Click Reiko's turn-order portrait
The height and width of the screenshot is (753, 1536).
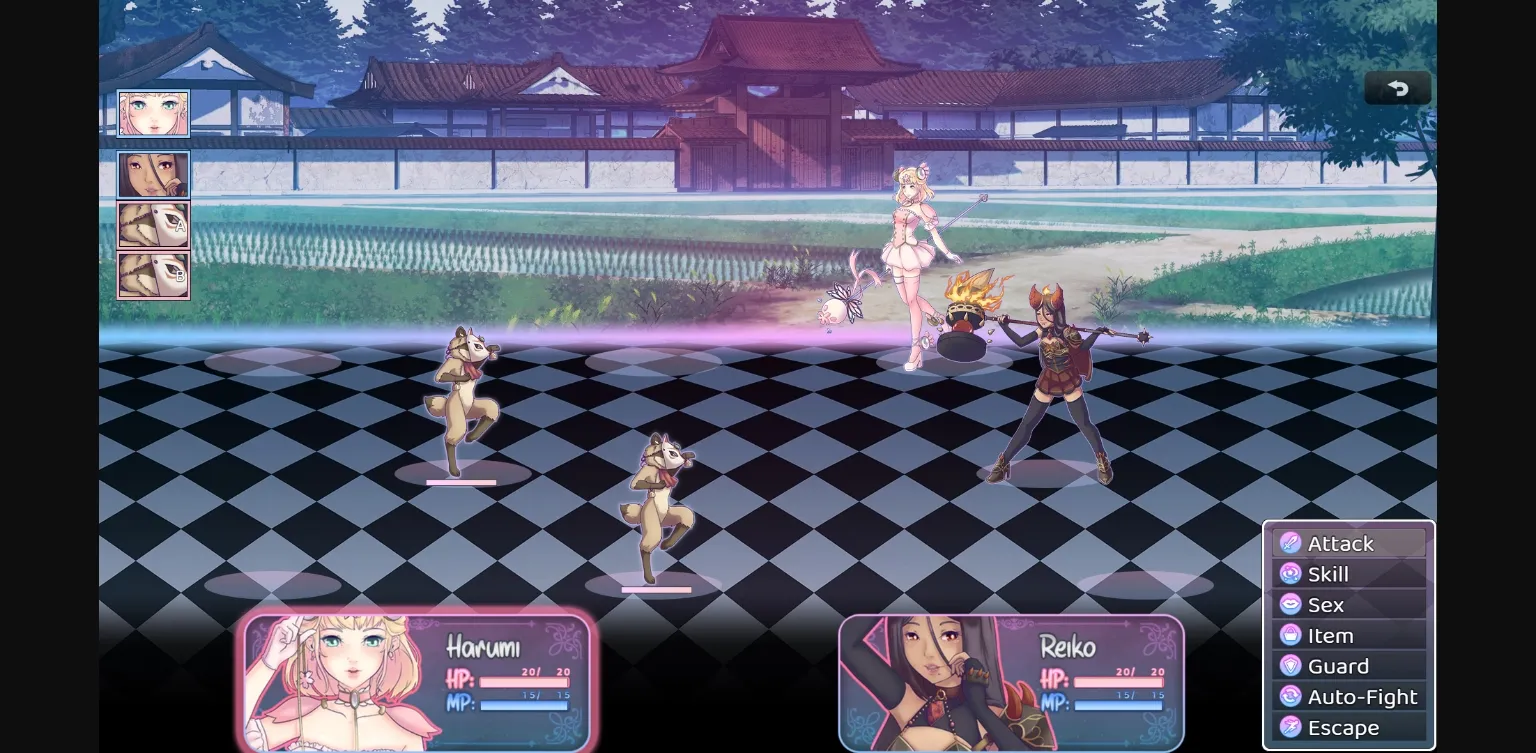(x=153, y=173)
